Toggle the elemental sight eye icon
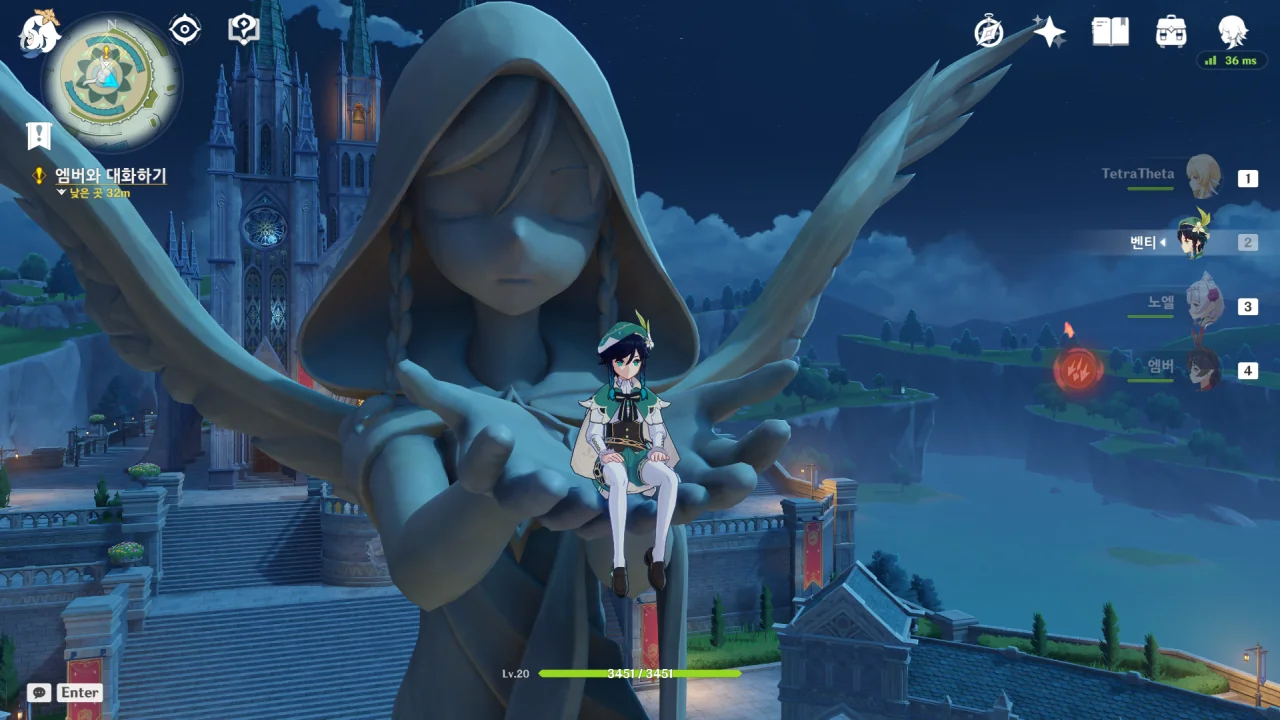Viewport: 1280px width, 720px height. tap(185, 30)
